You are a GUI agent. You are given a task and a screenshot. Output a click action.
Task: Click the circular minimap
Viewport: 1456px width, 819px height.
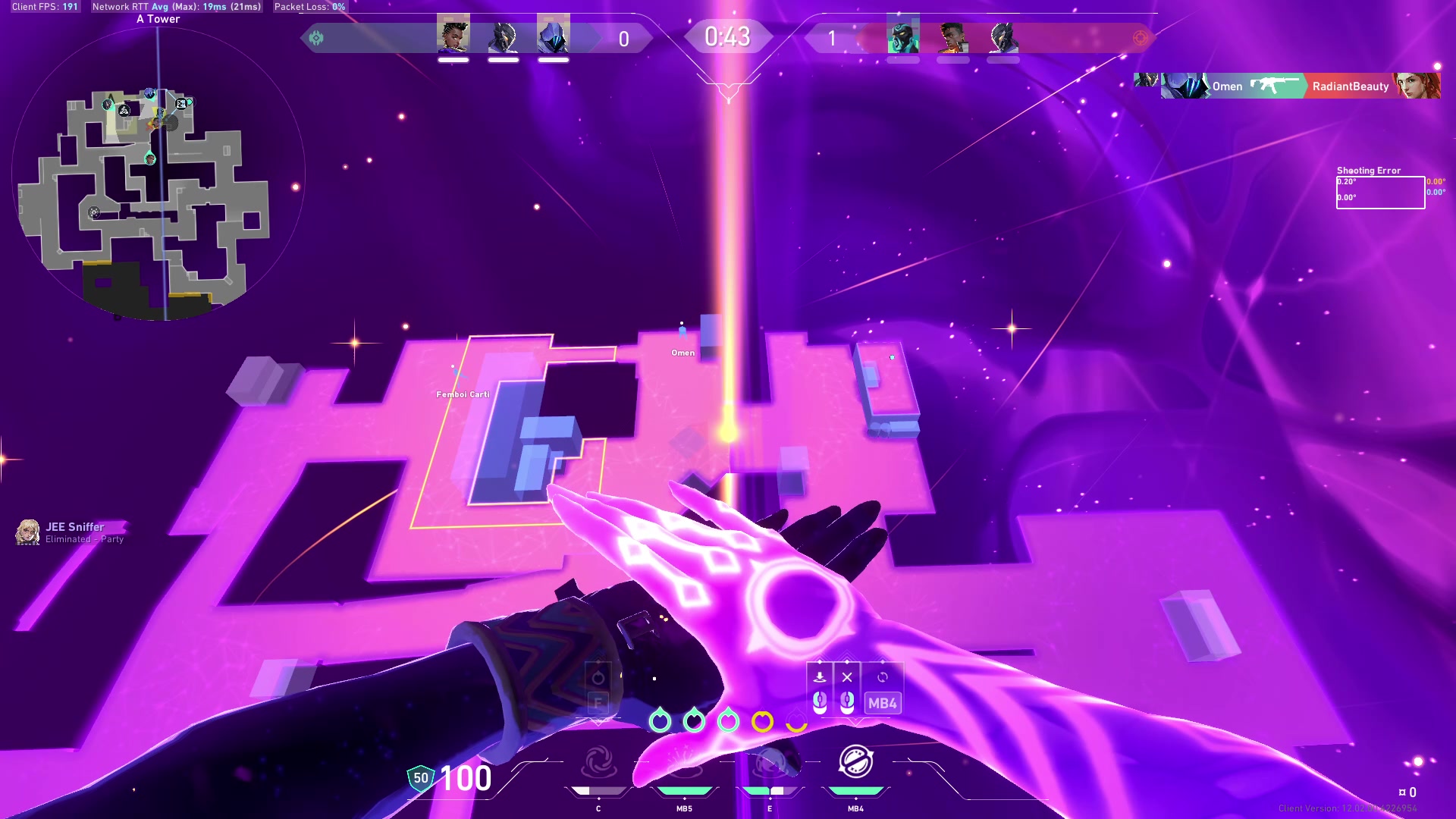[158, 173]
